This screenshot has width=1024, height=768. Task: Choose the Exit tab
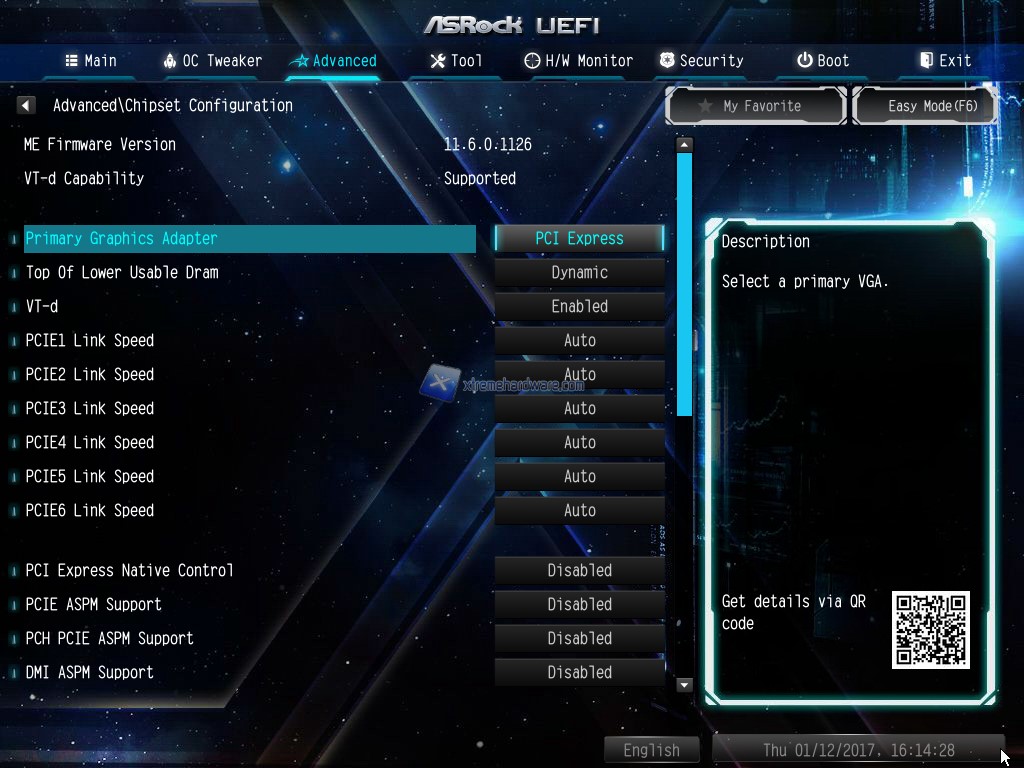pyautogui.click(x=945, y=60)
